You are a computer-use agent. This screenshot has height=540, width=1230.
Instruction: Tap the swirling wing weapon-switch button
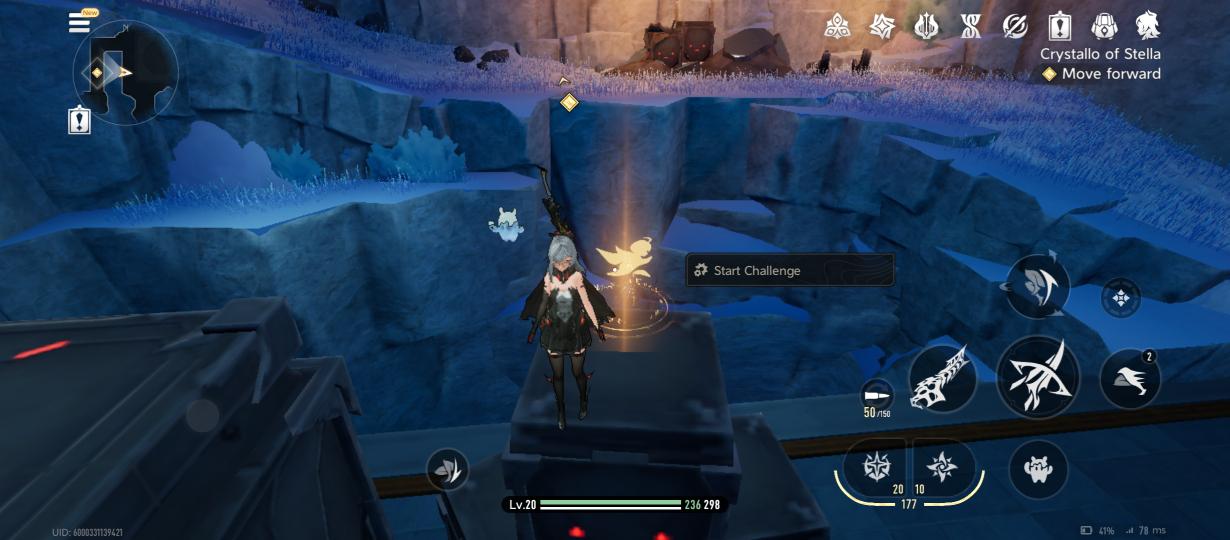coord(1037,288)
